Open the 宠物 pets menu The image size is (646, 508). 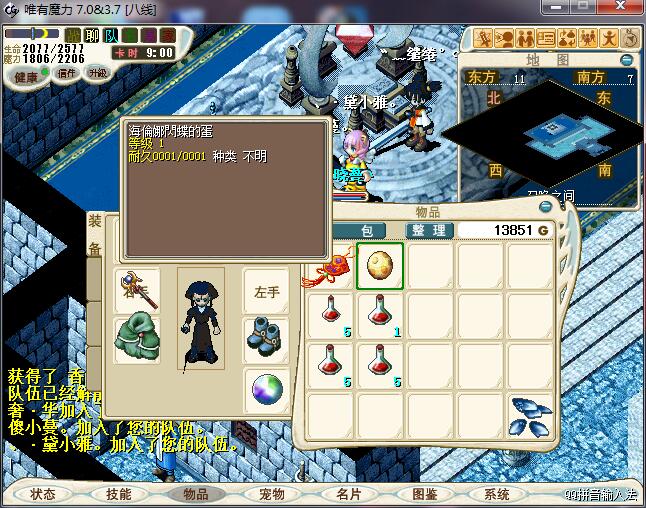(x=272, y=494)
